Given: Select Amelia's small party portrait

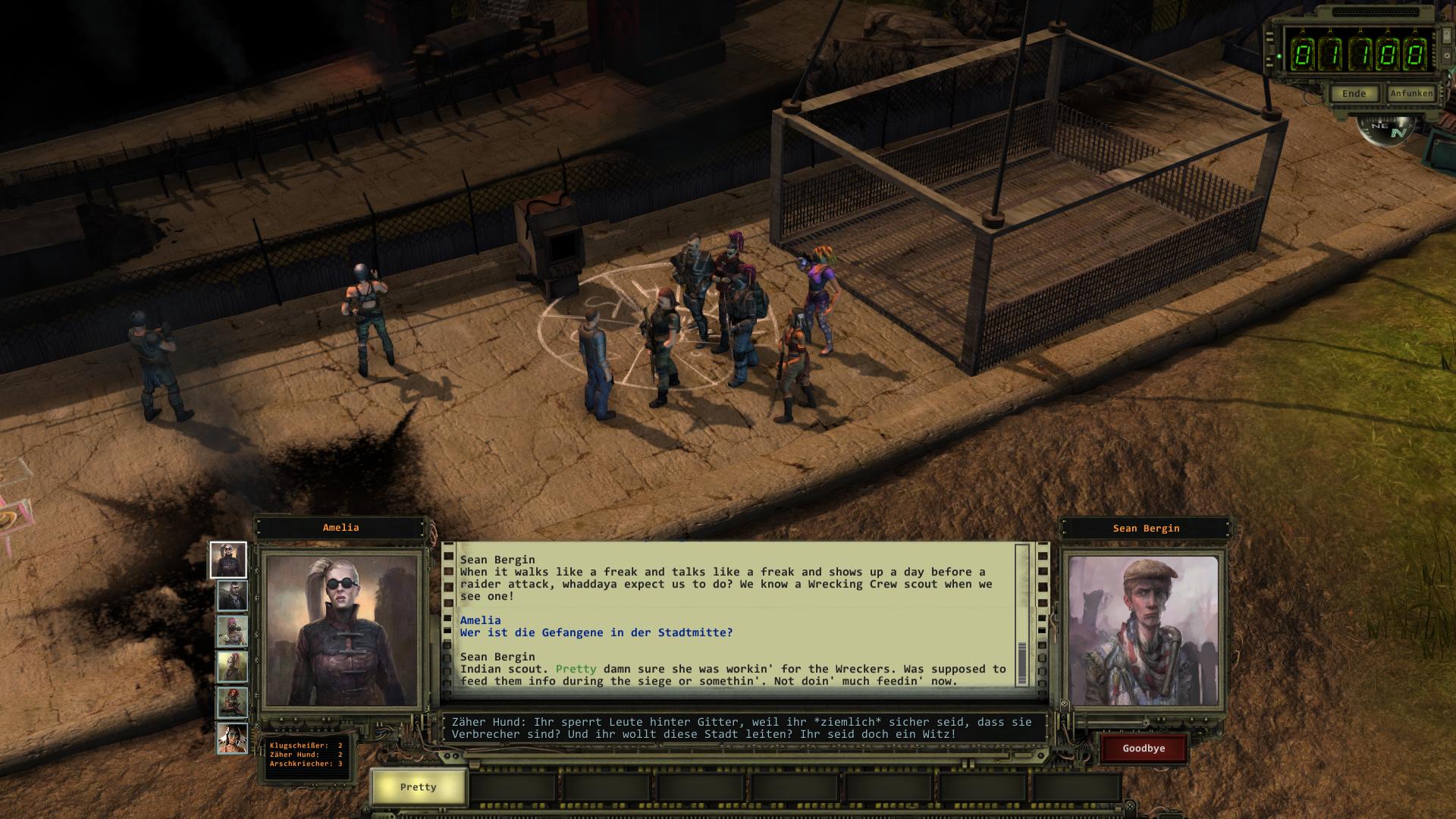Looking at the screenshot, I should [x=228, y=560].
